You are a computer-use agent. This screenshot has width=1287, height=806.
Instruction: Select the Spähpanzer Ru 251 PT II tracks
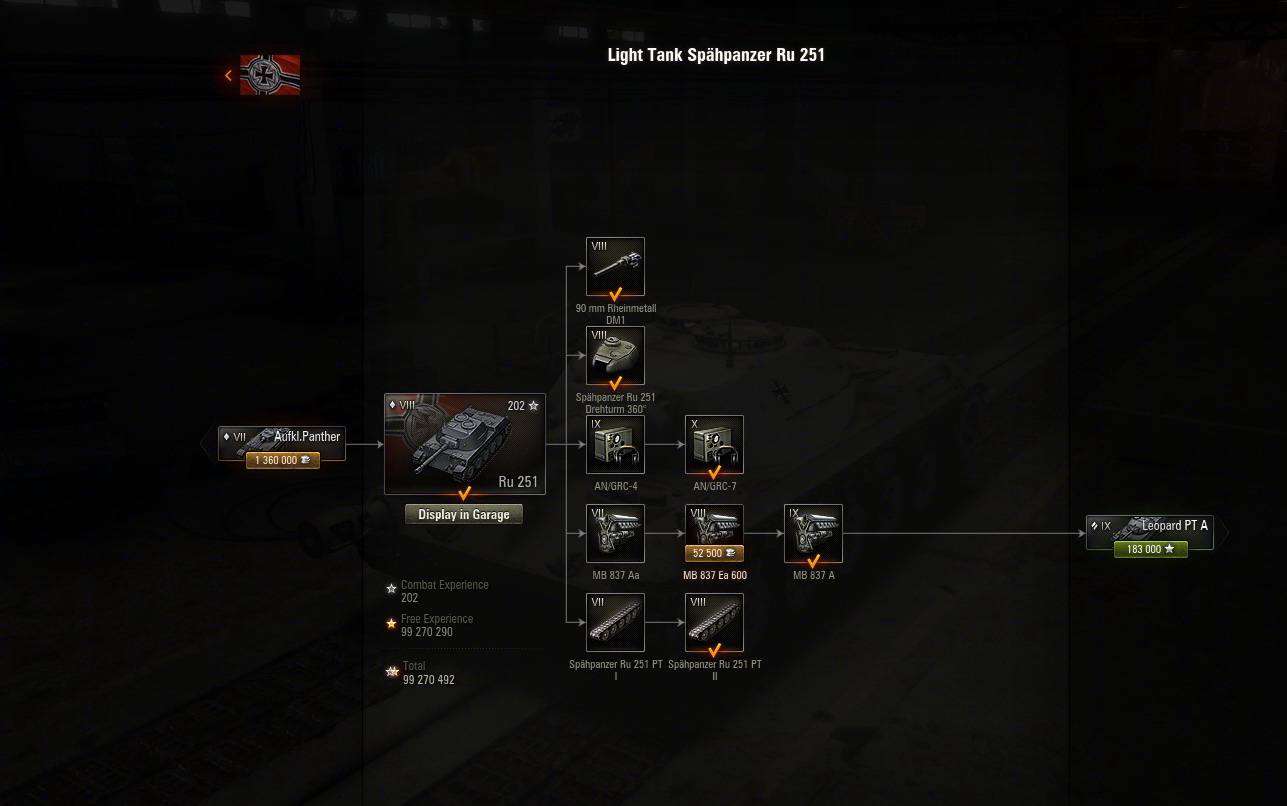[x=714, y=622]
